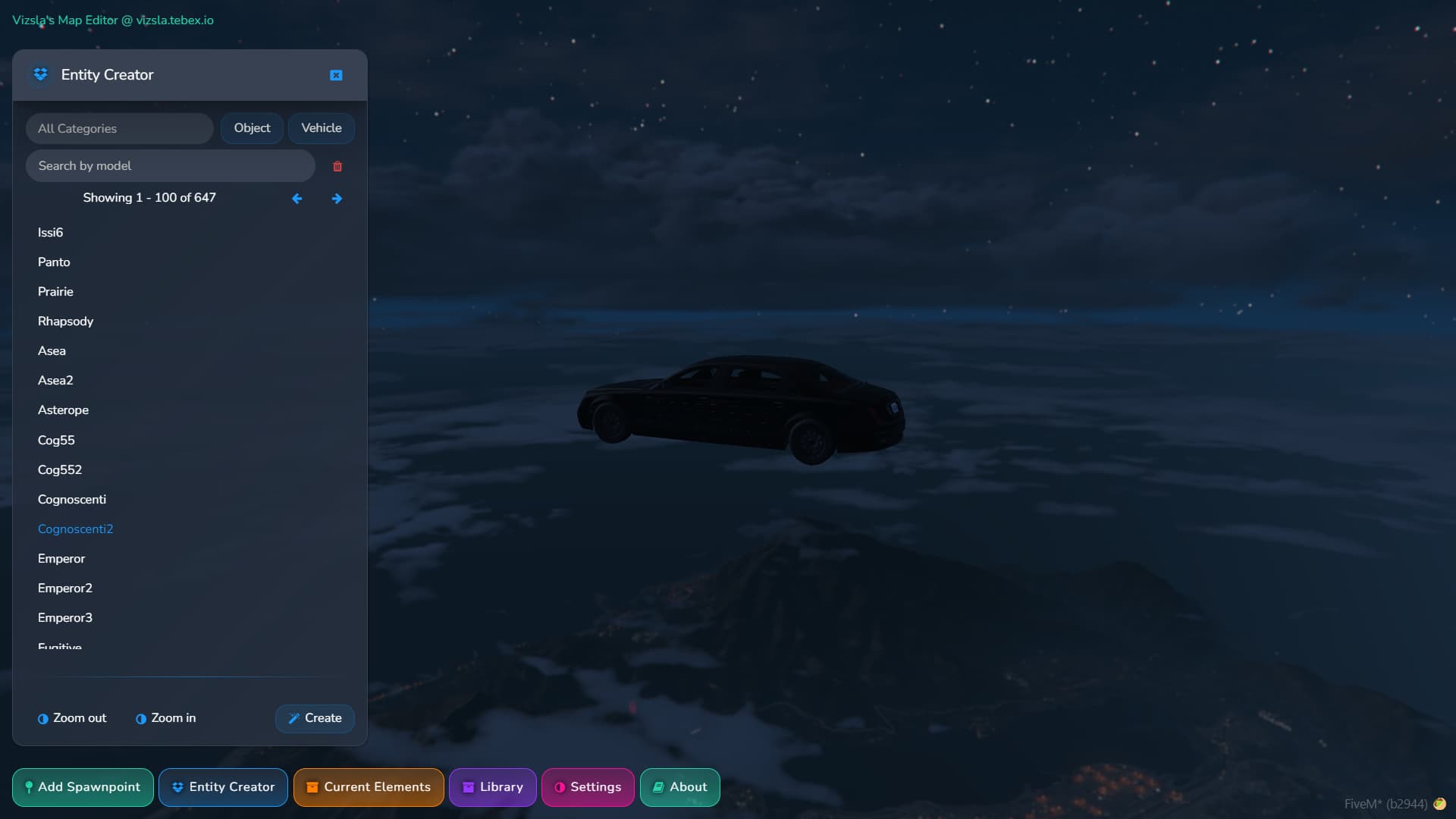Image resolution: width=1456 pixels, height=819 pixels.
Task: Expand the Current Elements panel
Action: pos(369,787)
